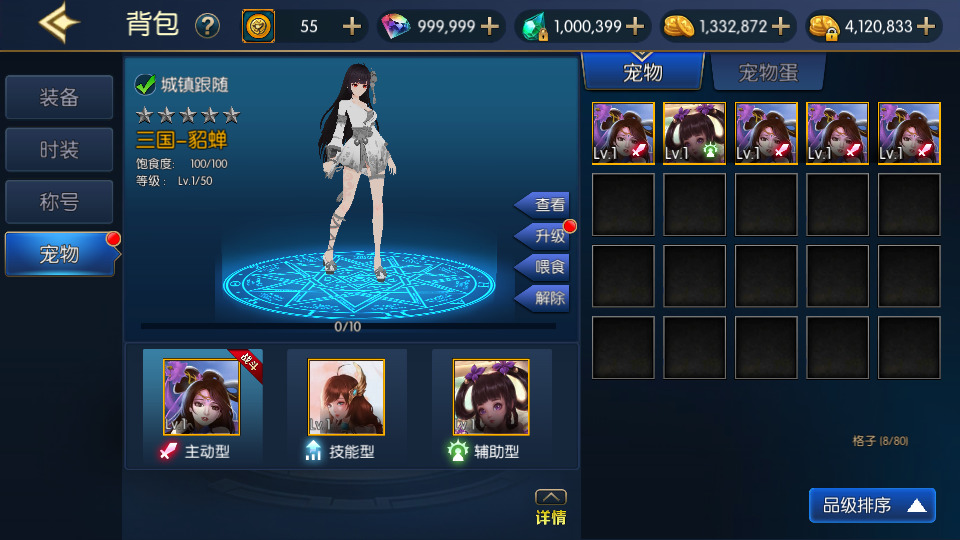Open the 时装 fashion tab
Viewport: 960px width, 540px height.
click(59, 150)
